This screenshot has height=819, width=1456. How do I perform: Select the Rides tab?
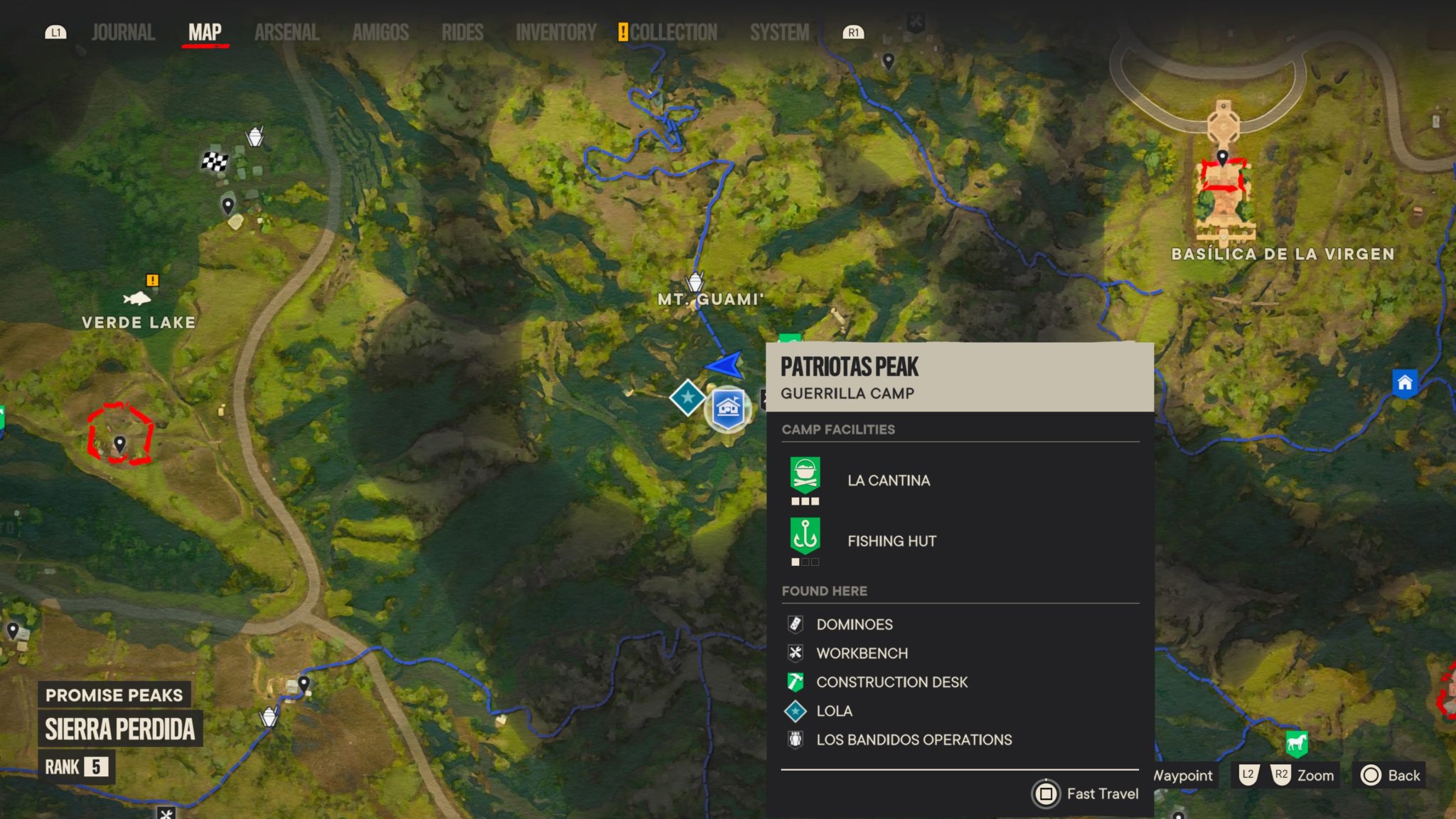(x=462, y=33)
